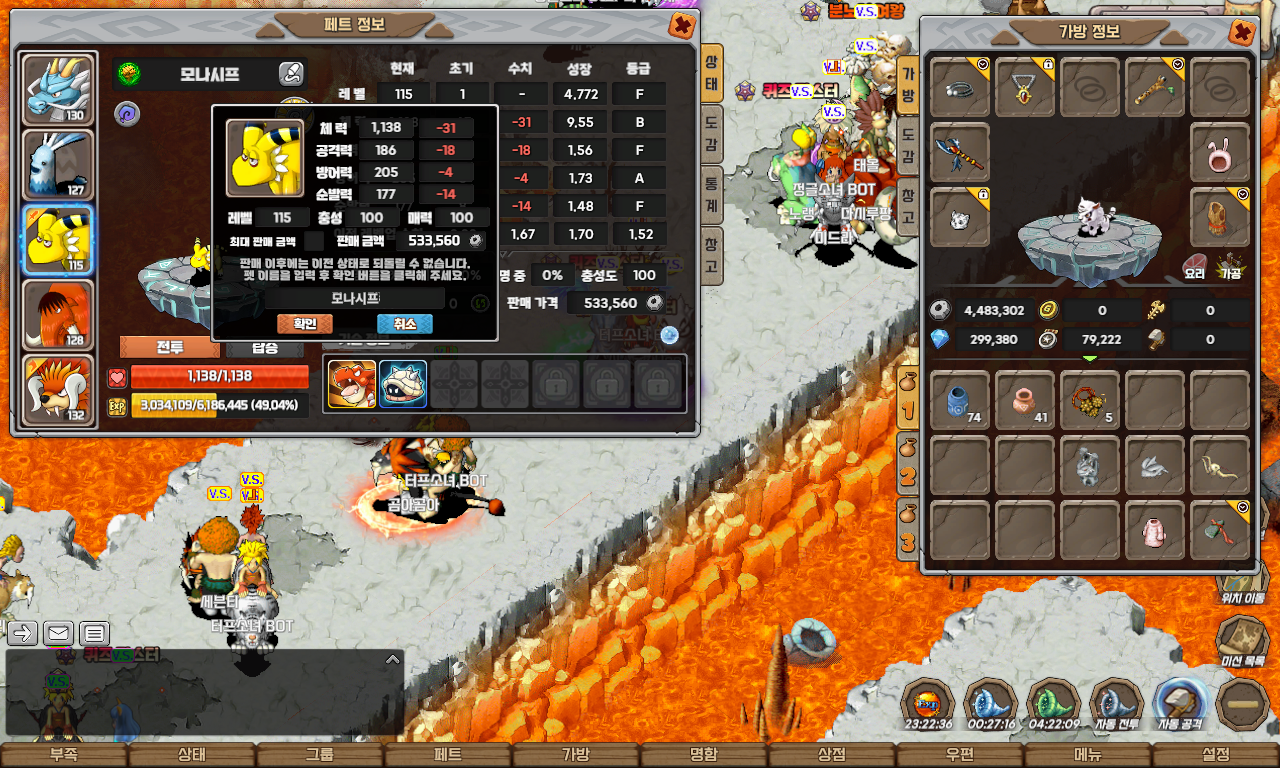Viewport: 1280px width, 768px height.
Task: Open the 부족 tribe menu
Action: tap(64, 755)
